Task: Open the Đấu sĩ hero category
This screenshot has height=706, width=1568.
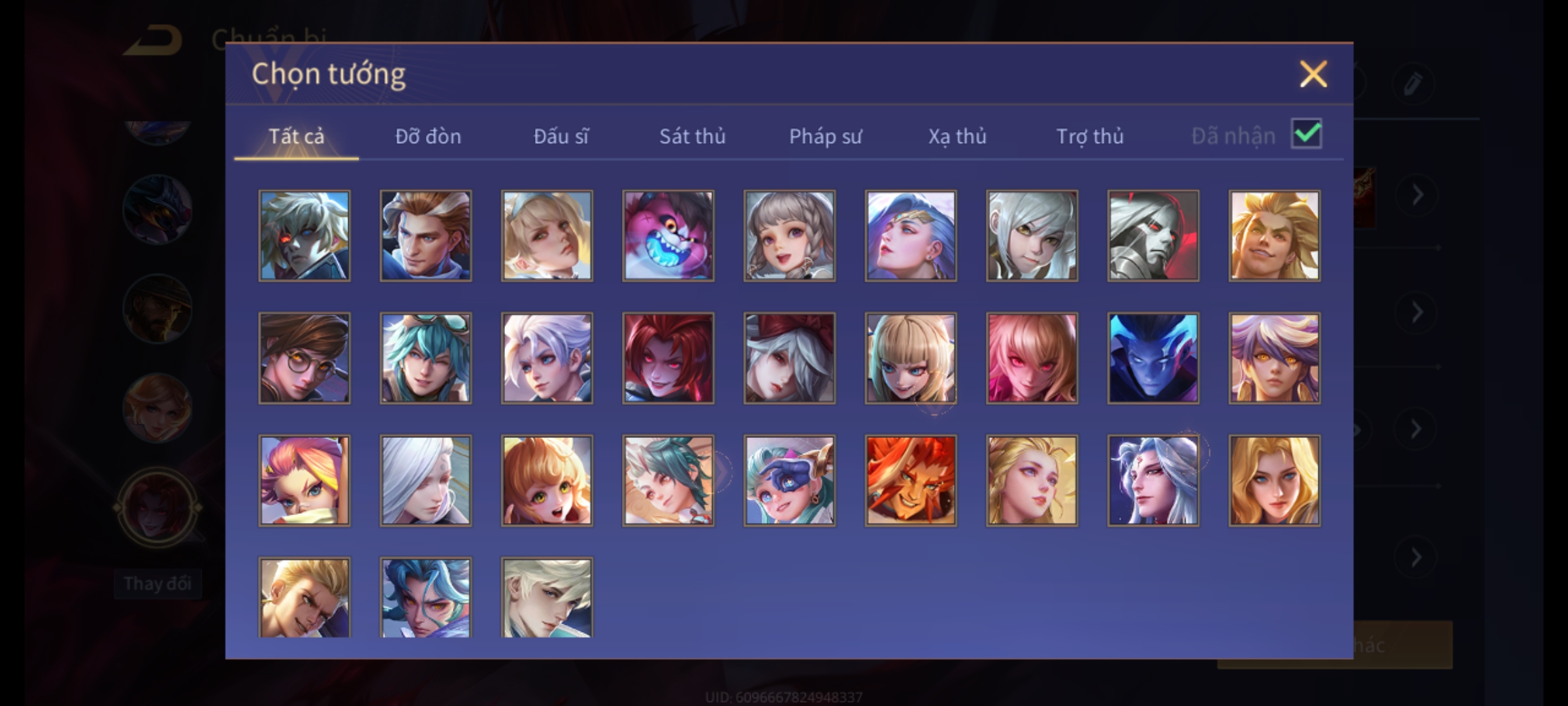Action: coord(561,136)
